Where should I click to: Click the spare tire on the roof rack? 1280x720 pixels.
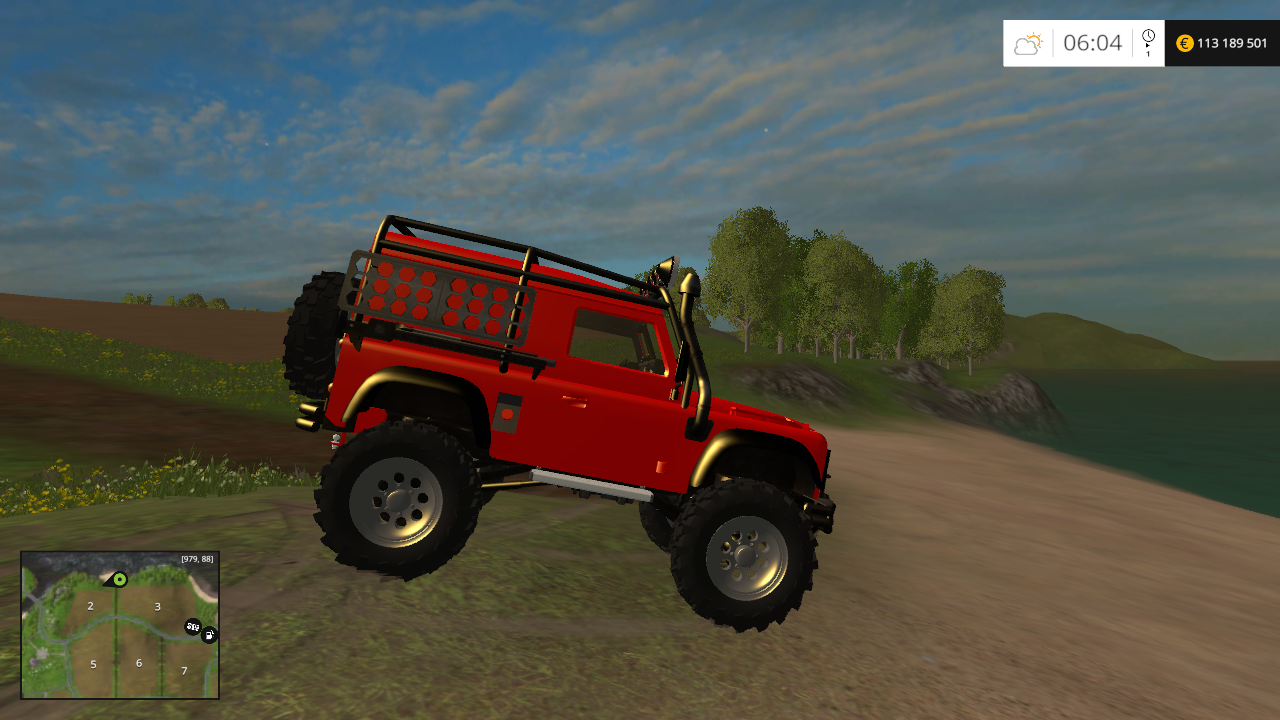[x=310, y=330]
